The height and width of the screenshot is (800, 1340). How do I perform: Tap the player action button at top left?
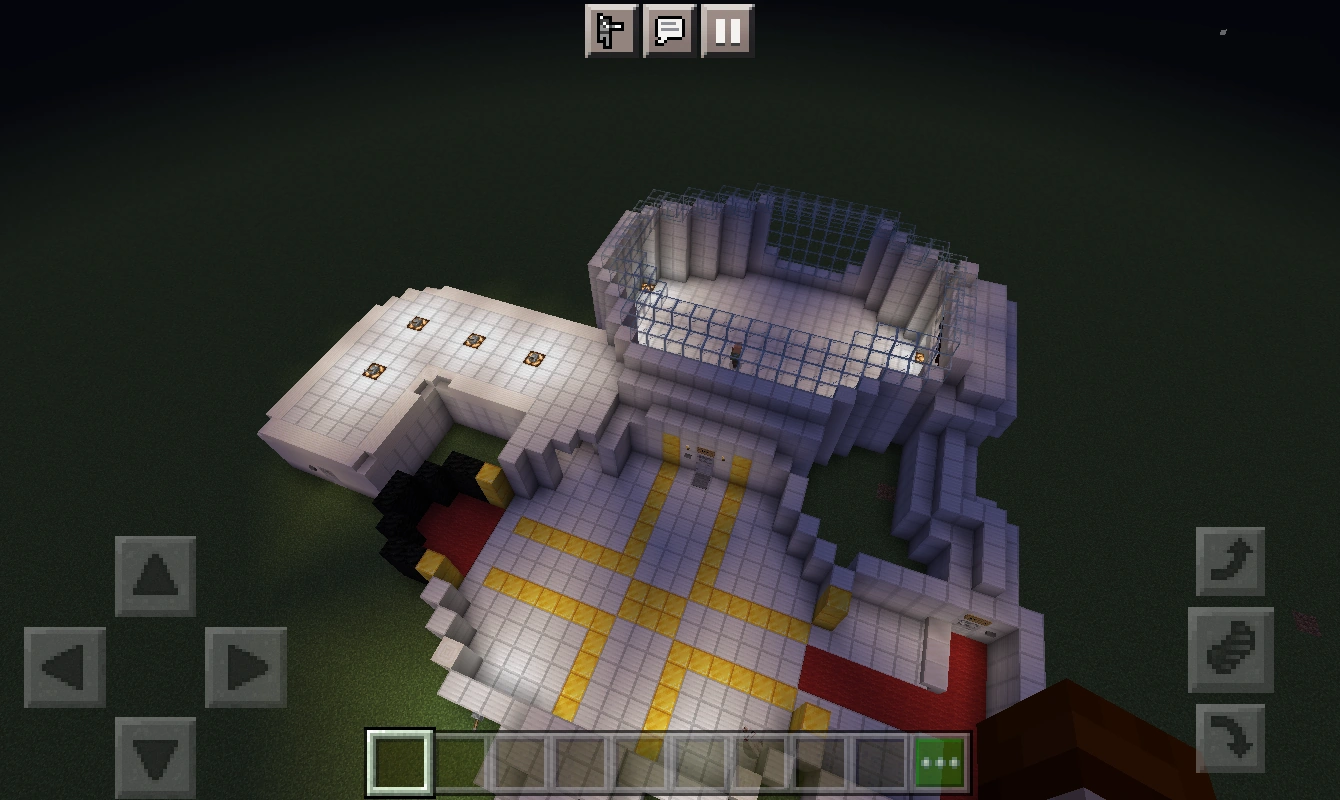coord(611,31)
